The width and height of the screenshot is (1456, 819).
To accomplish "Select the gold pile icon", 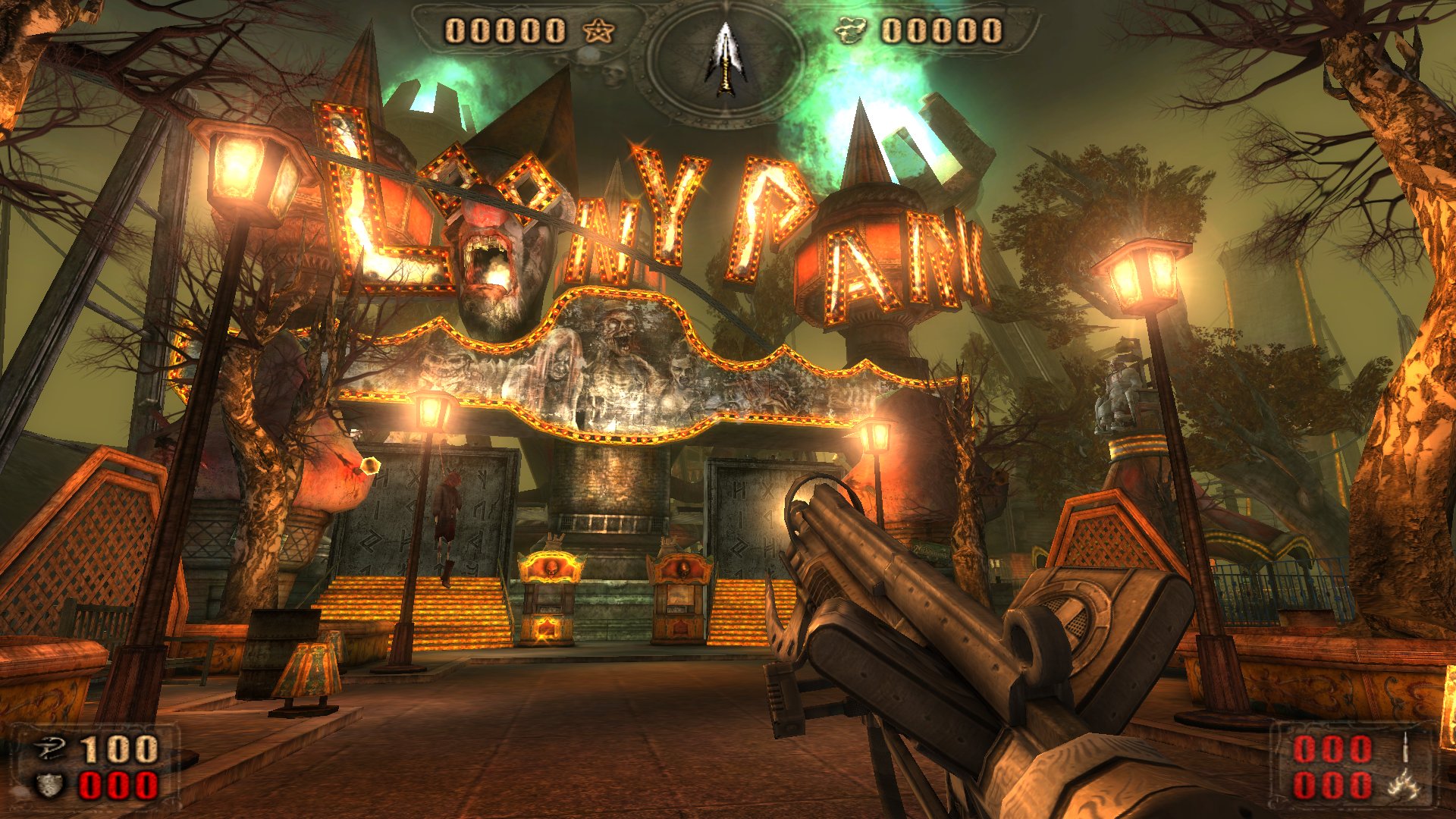I will [850, 31].
